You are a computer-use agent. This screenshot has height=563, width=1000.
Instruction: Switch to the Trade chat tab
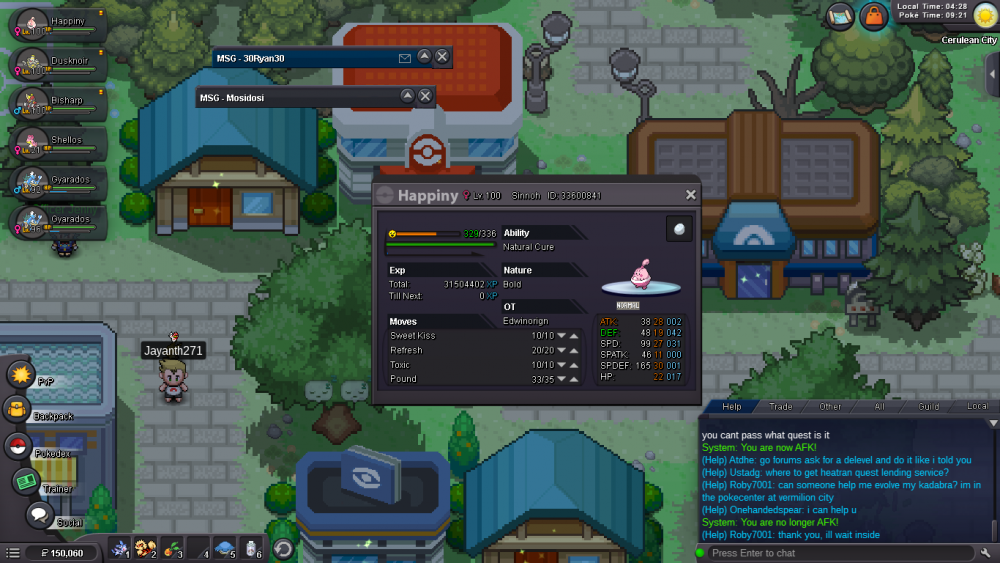click(x=780, y=407)
